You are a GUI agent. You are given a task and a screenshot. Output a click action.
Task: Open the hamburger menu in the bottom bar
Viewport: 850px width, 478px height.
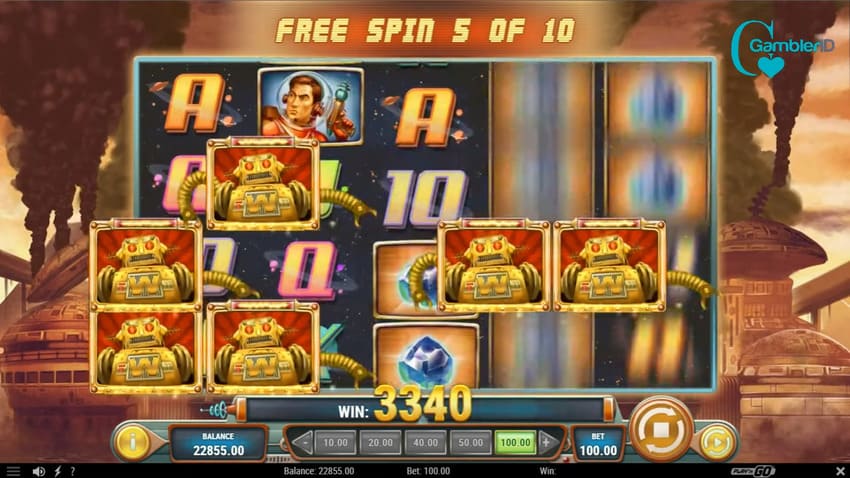[14, 470]
